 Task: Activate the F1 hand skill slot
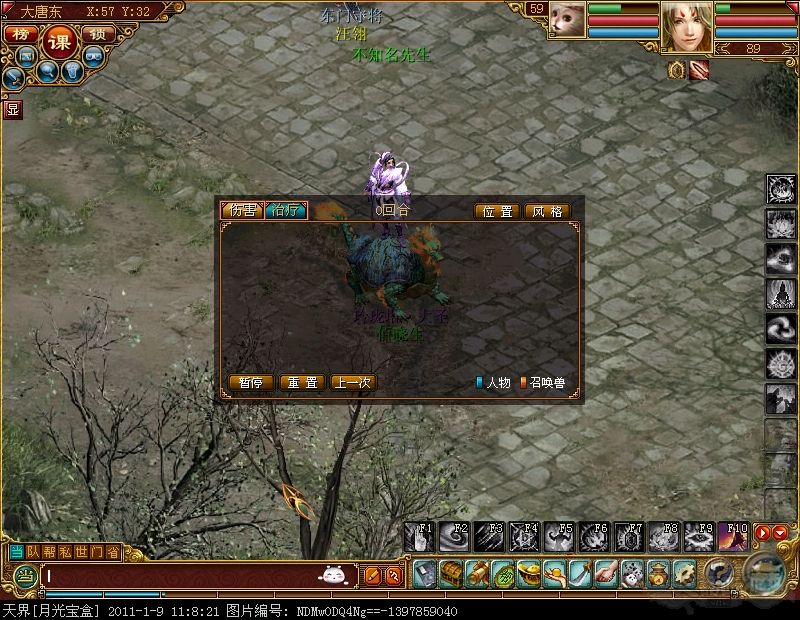pyautogui.click(x=419, y=537)
